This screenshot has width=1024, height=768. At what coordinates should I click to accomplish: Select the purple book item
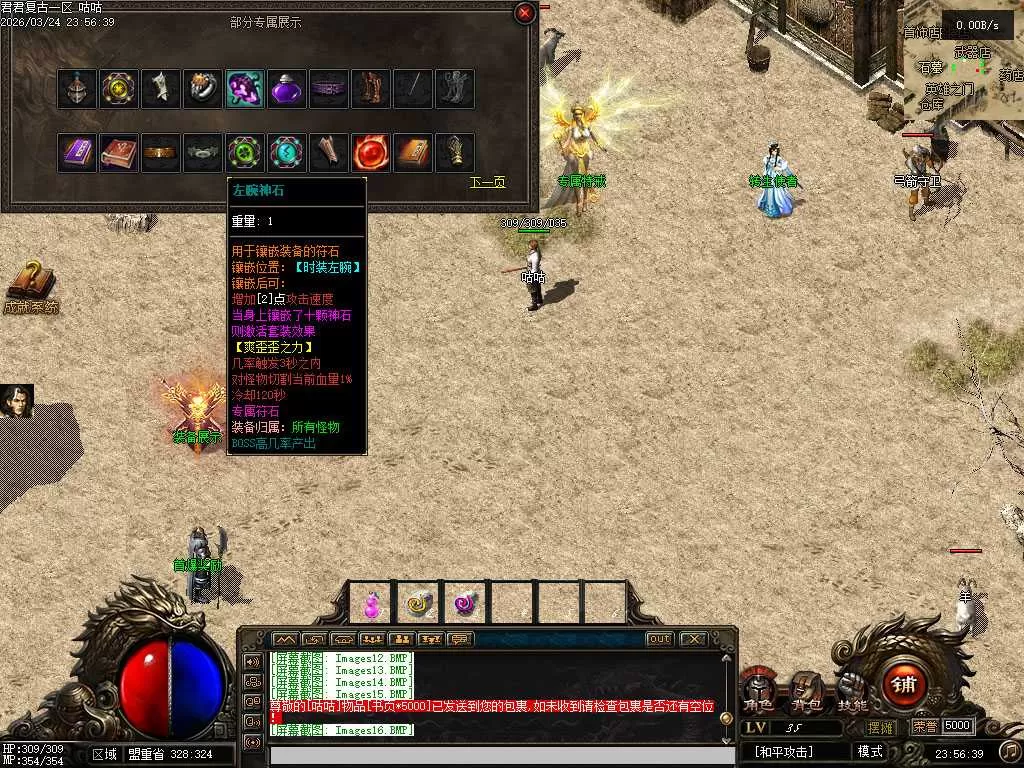77,153
